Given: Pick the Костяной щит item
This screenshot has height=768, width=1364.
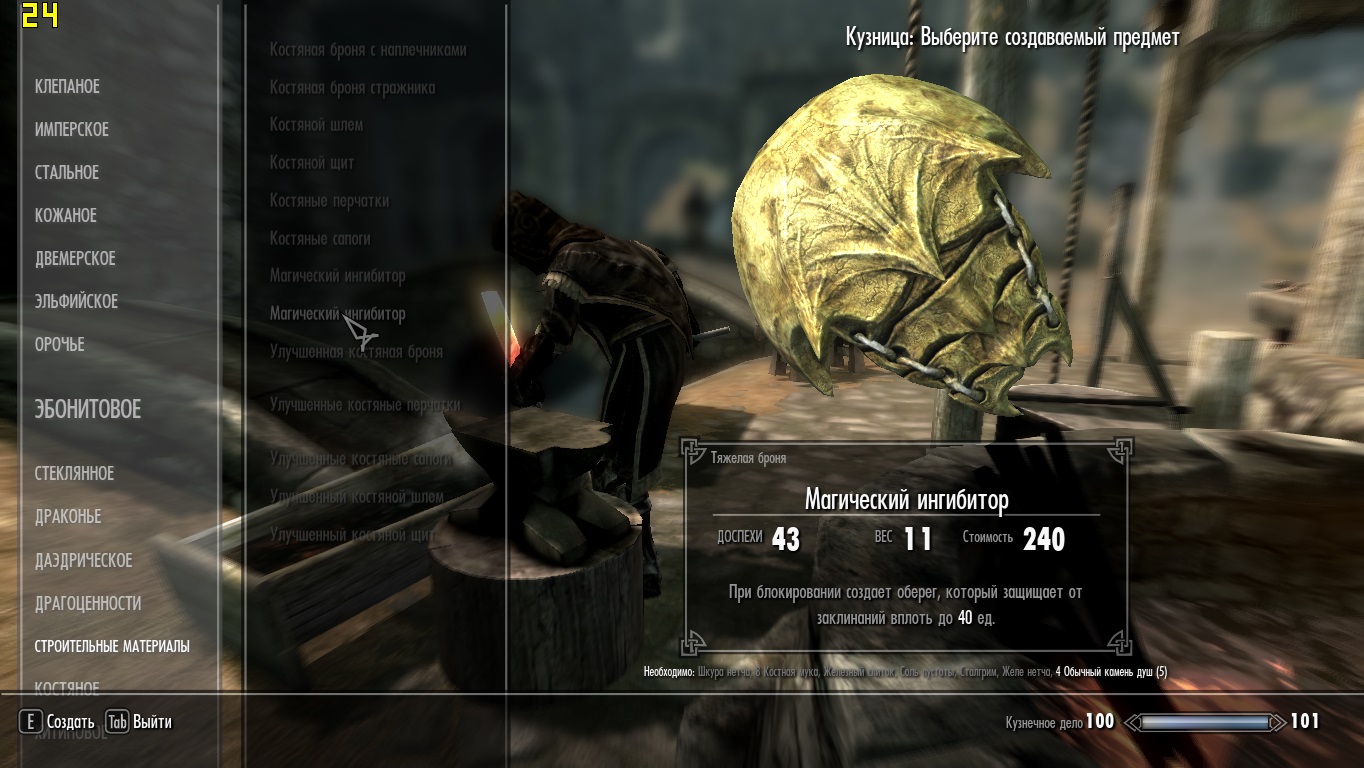Looking at the screenshot, I should (312, 163).
